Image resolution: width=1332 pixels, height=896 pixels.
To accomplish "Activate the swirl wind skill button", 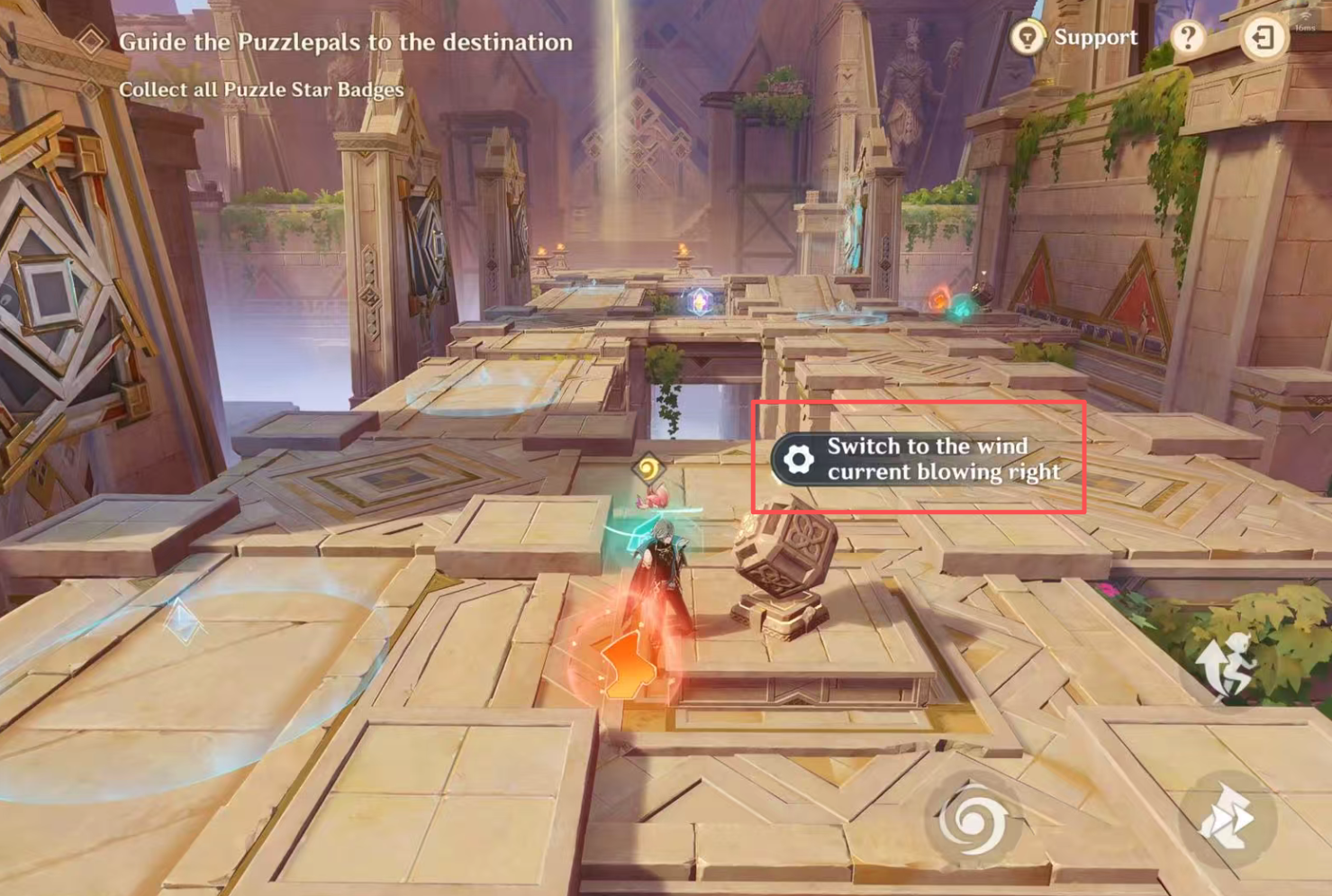I will (x=973, y=819).
